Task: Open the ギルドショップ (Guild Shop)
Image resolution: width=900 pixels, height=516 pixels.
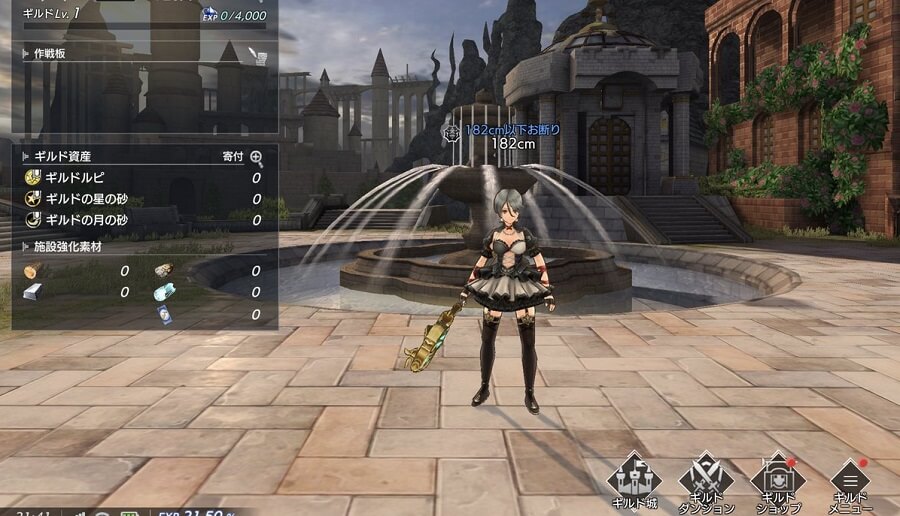Action: tap(778, 480)
